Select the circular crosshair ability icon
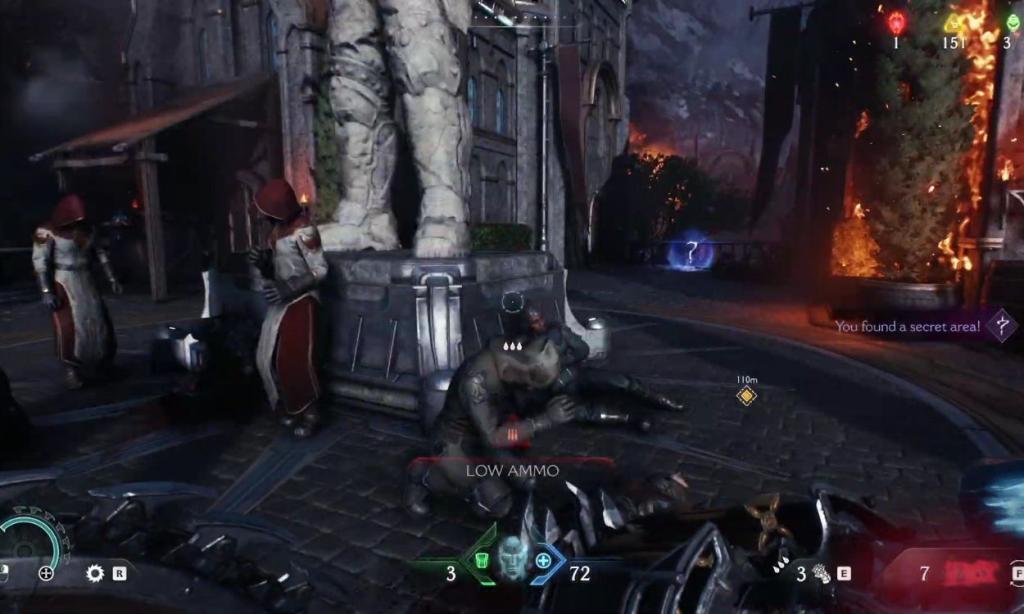The width and height of the screenshot is (1024, 614). [x=46, y=573]
